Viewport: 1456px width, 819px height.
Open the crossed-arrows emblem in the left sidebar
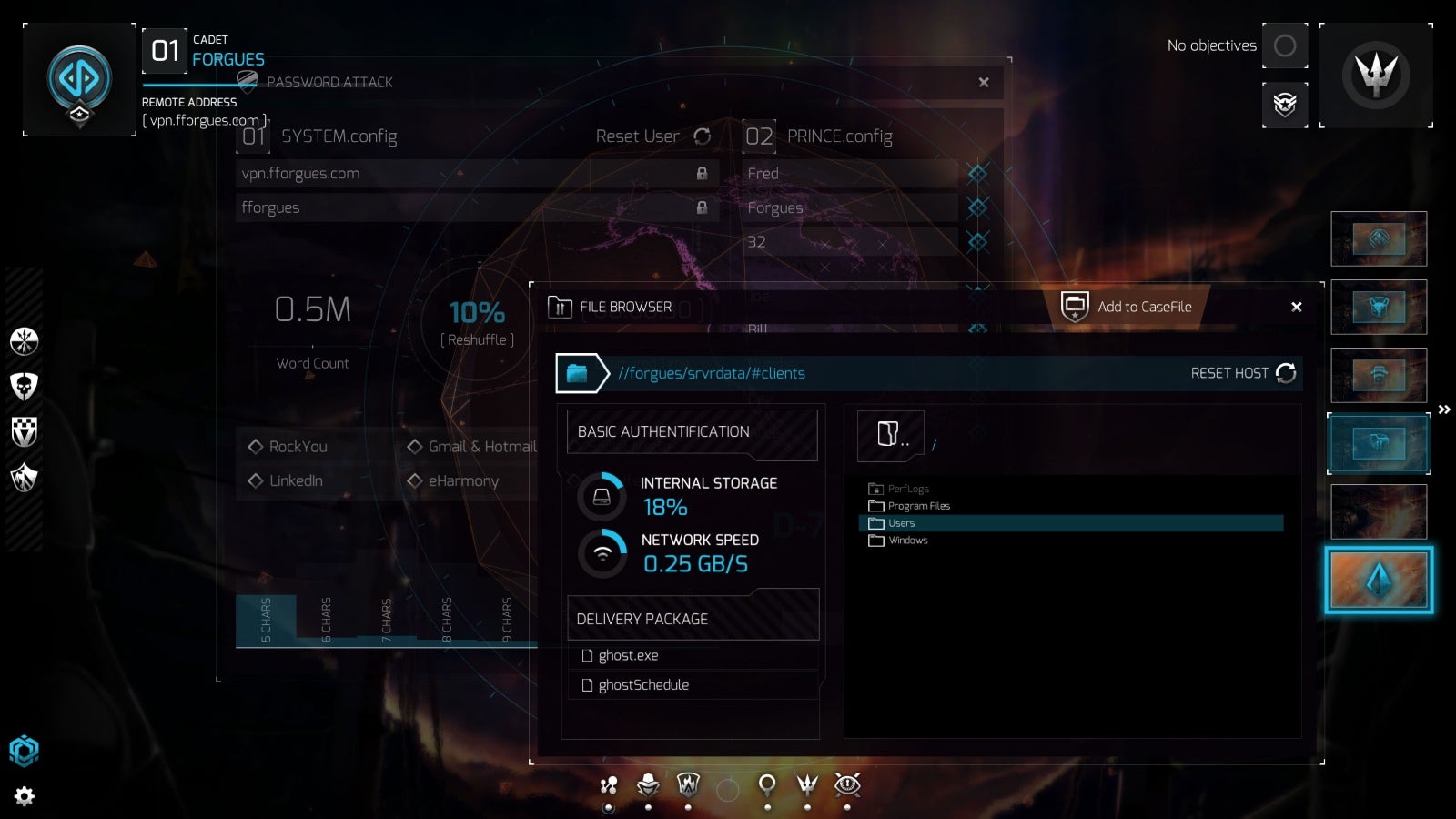23,340
